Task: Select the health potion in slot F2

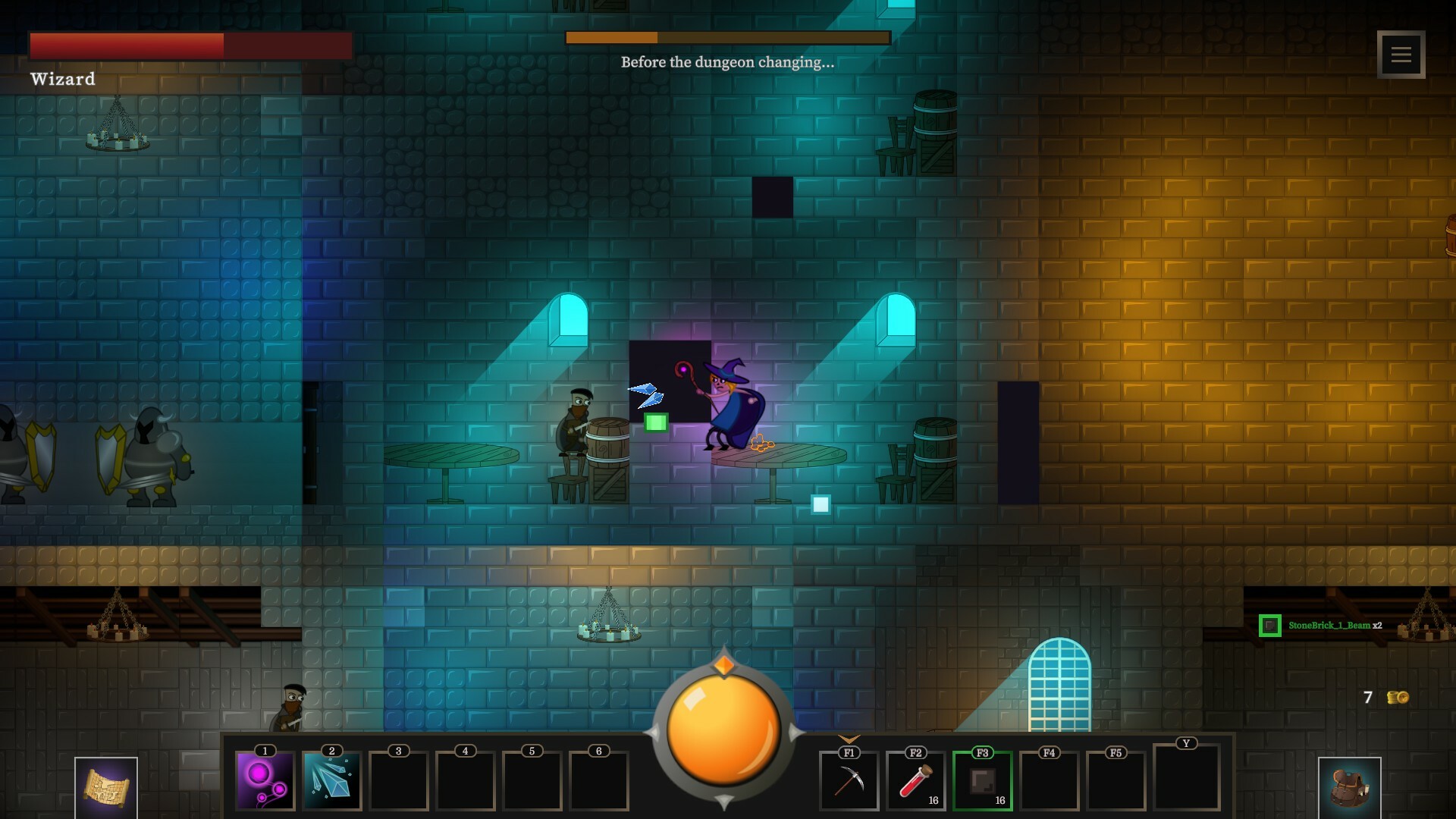Action: [x=915, y=781]
